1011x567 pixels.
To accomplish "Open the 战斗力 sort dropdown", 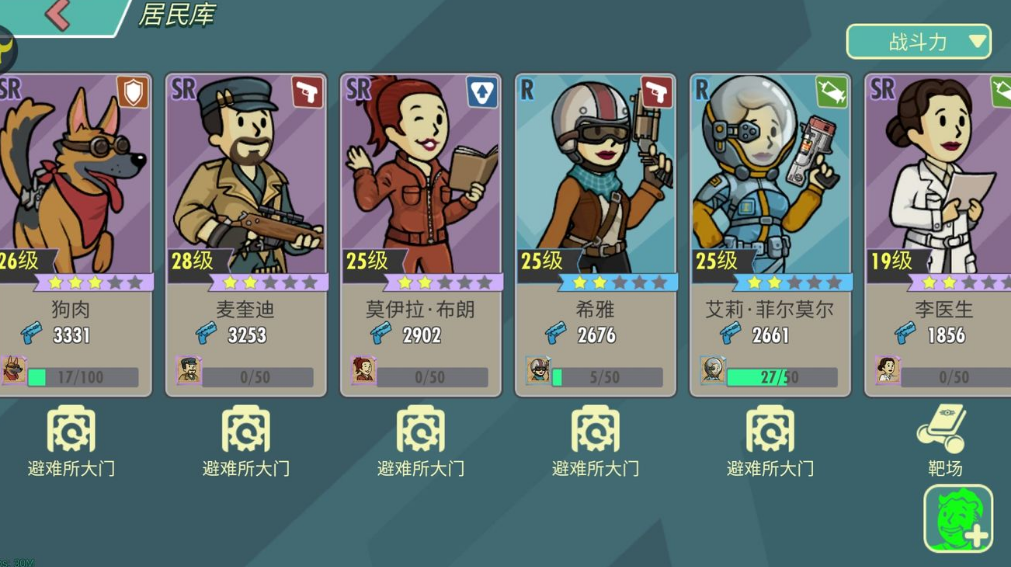I will pos(918,42).
